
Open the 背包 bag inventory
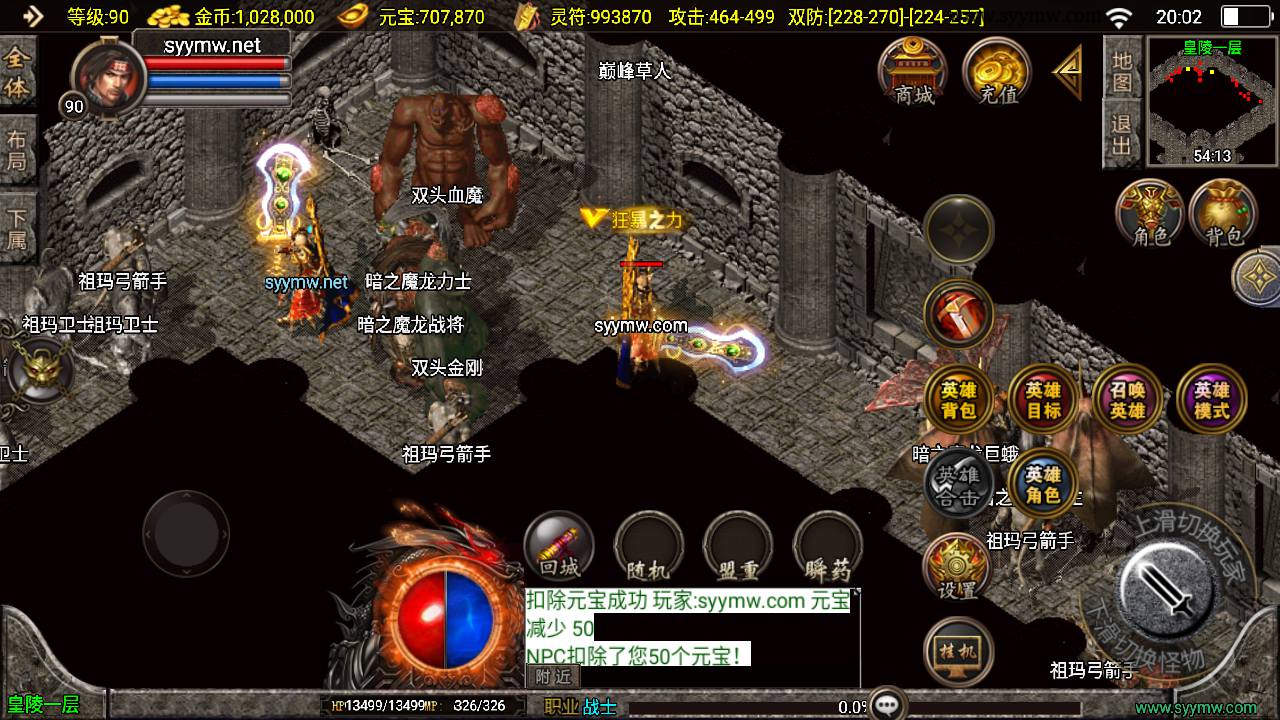point(1223,213)
